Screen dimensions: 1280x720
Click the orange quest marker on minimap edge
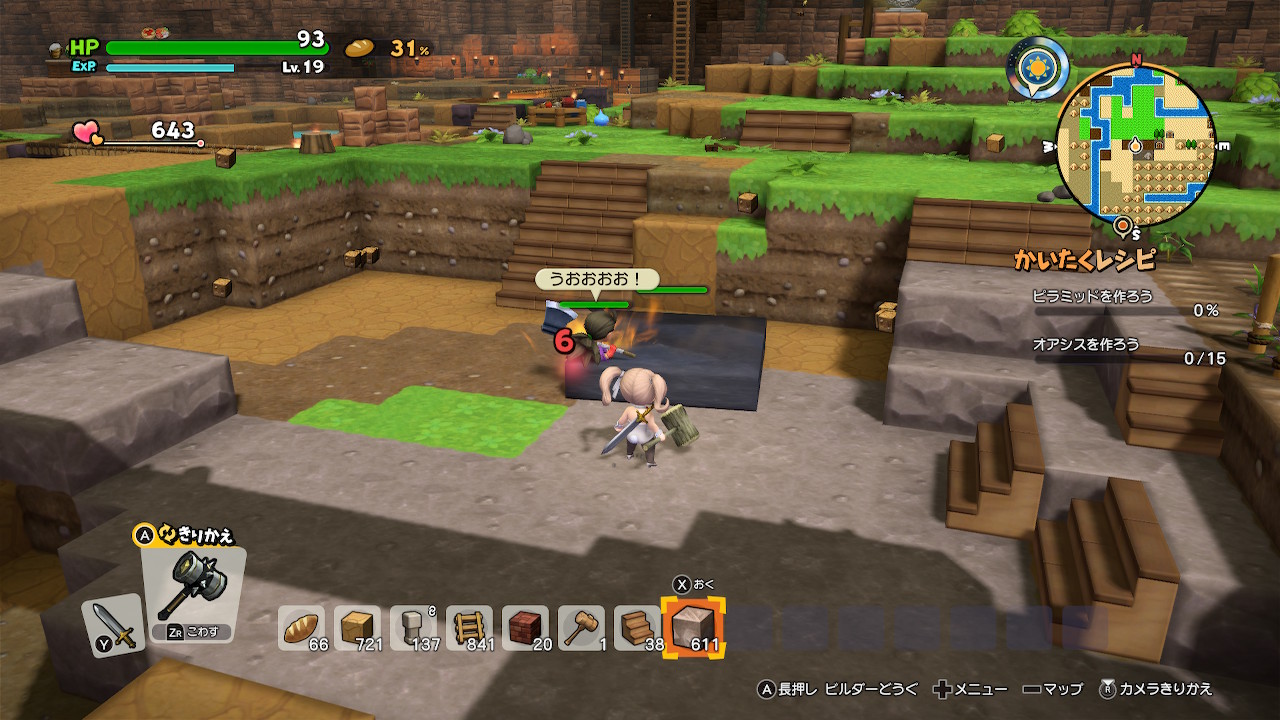pos(1124,227)
